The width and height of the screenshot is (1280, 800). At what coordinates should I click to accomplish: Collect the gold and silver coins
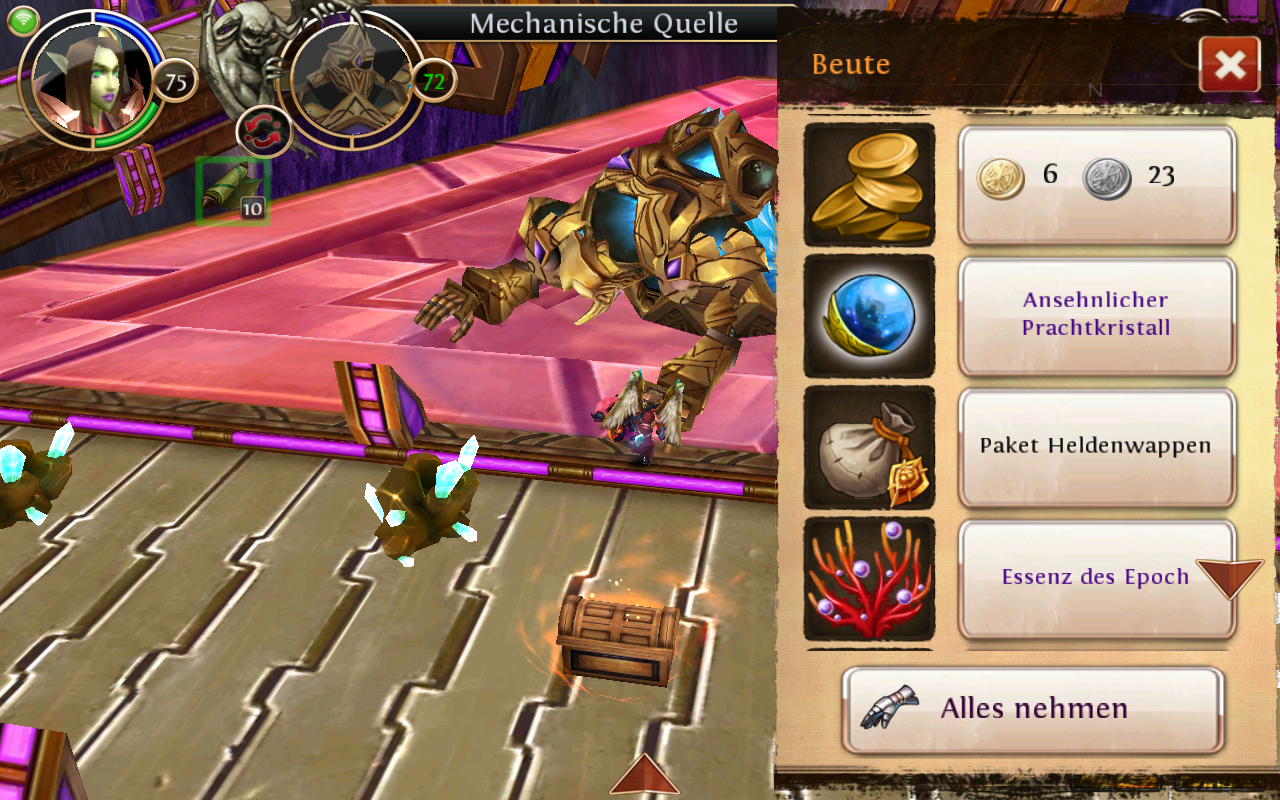coord(1097,184)
